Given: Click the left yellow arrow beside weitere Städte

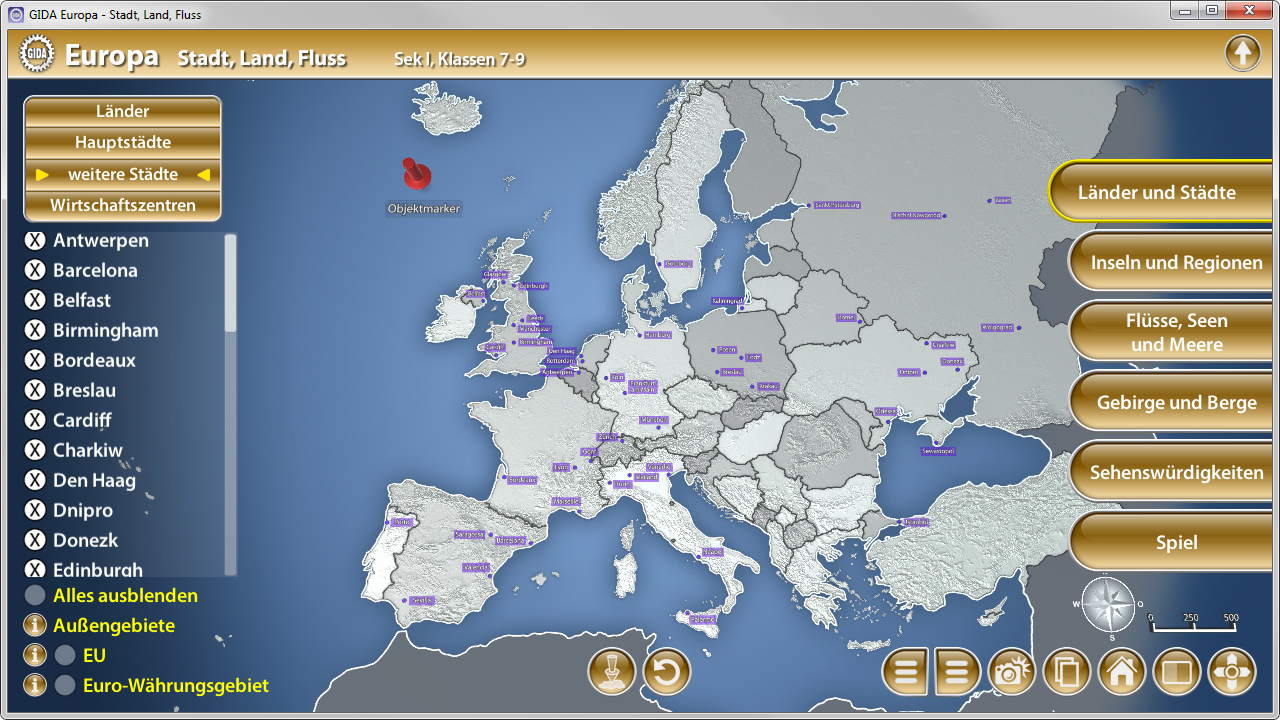Looking at the screenshot, I should tap(41, 174).
